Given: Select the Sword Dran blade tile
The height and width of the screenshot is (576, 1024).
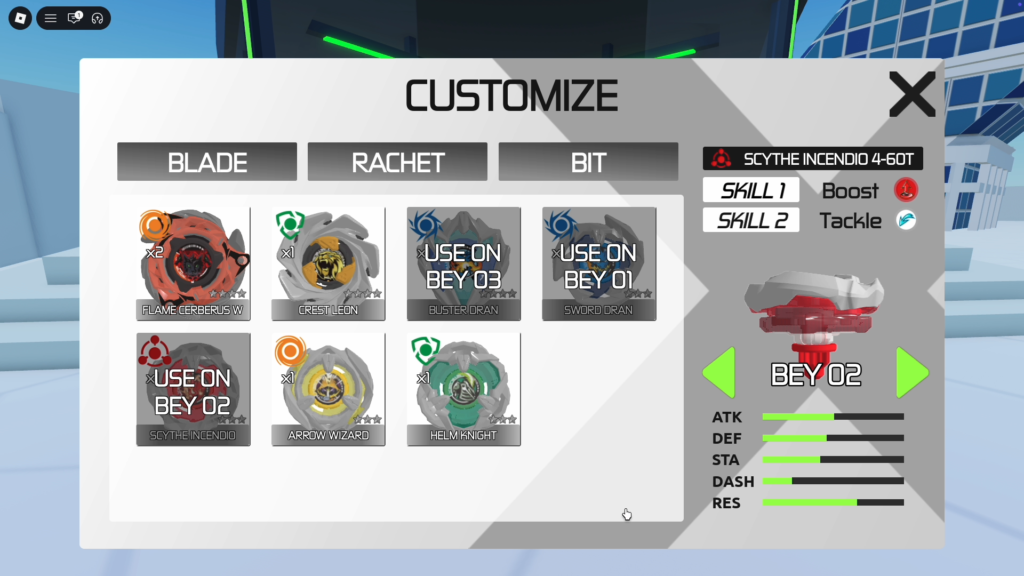Looking at the screenshot, I should click(599, 264).
